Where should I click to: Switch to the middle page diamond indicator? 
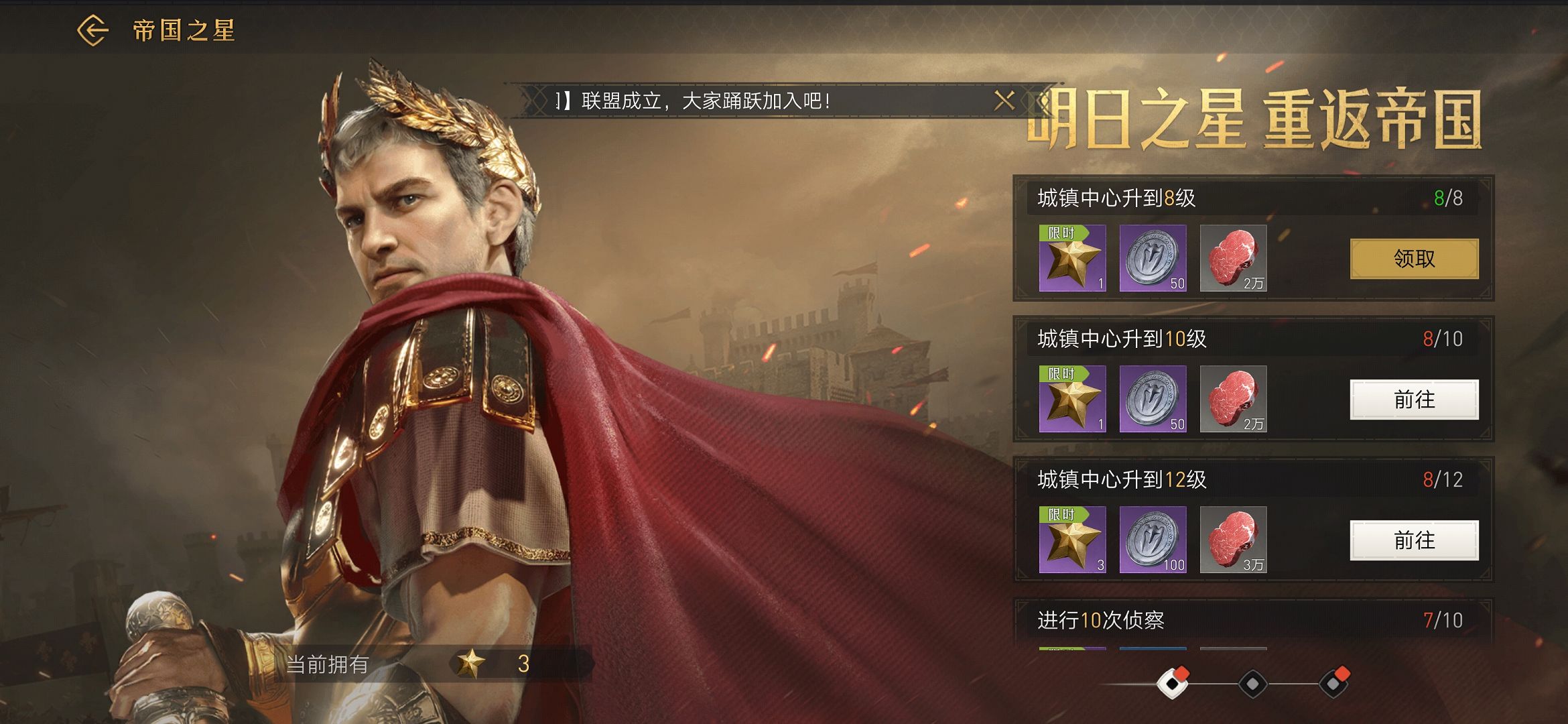[x=1252, y=684]
